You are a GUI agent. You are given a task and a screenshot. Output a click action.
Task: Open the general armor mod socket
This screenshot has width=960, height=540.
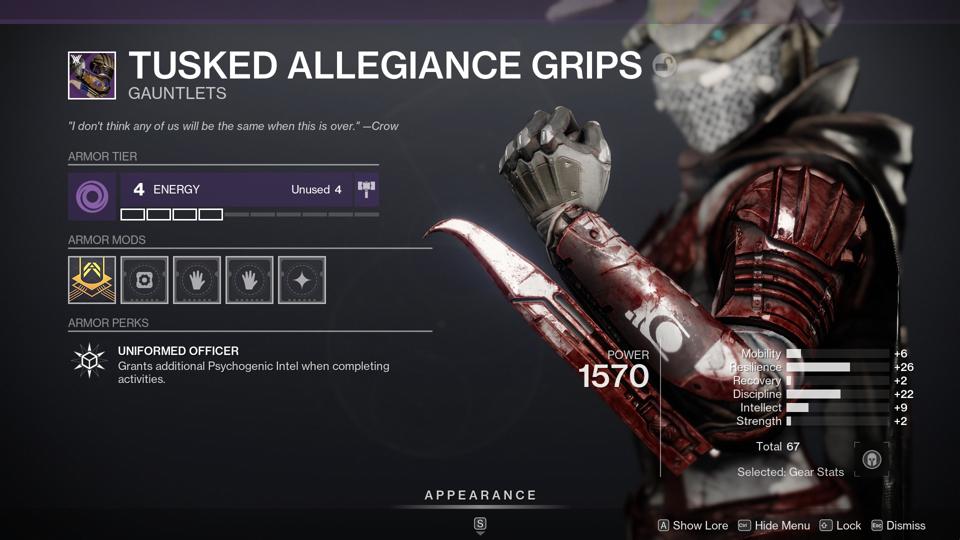[x=144, y=280]
